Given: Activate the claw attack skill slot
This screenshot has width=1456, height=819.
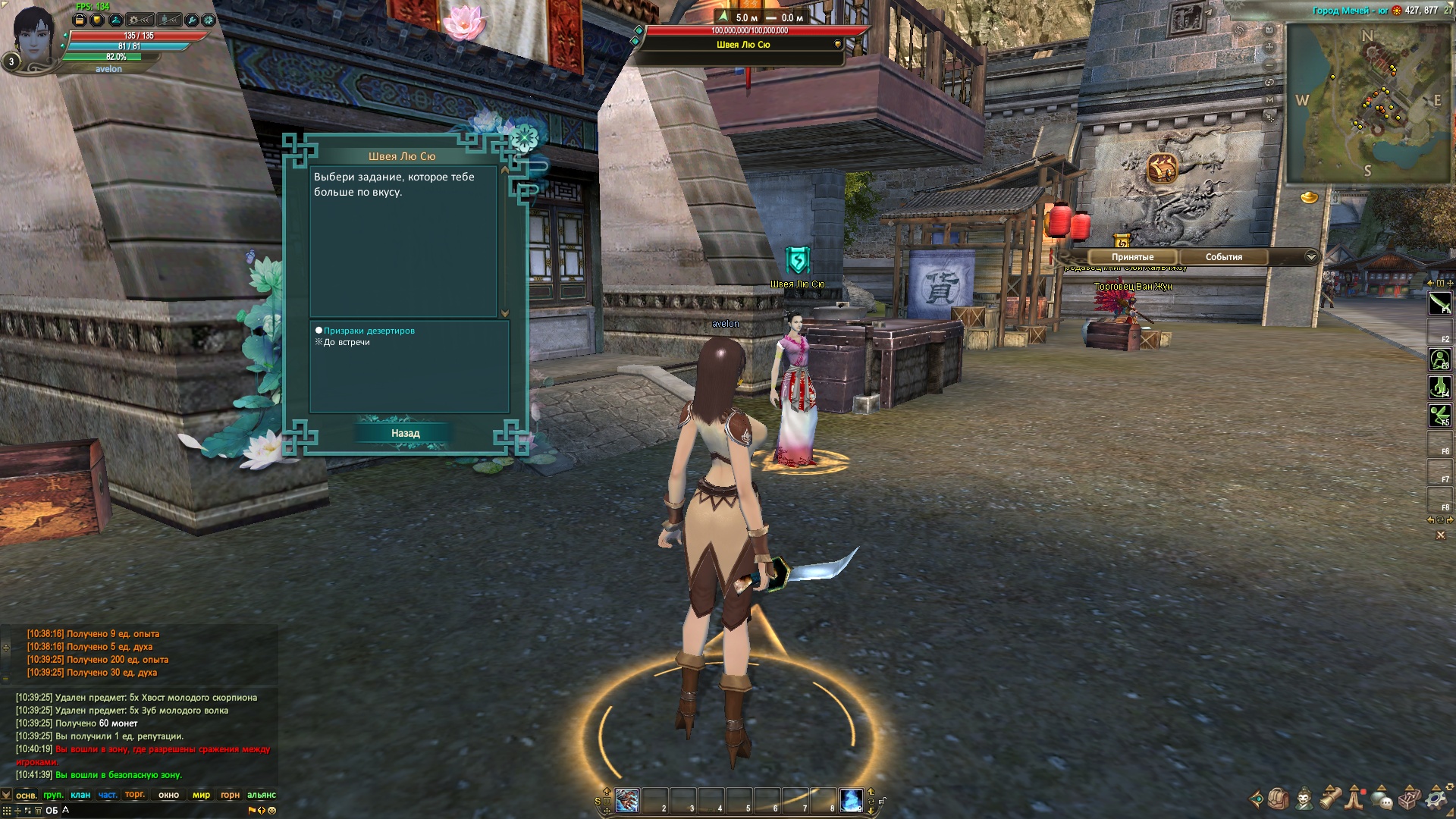Looking at the screenshot, I should click(627, 800).
